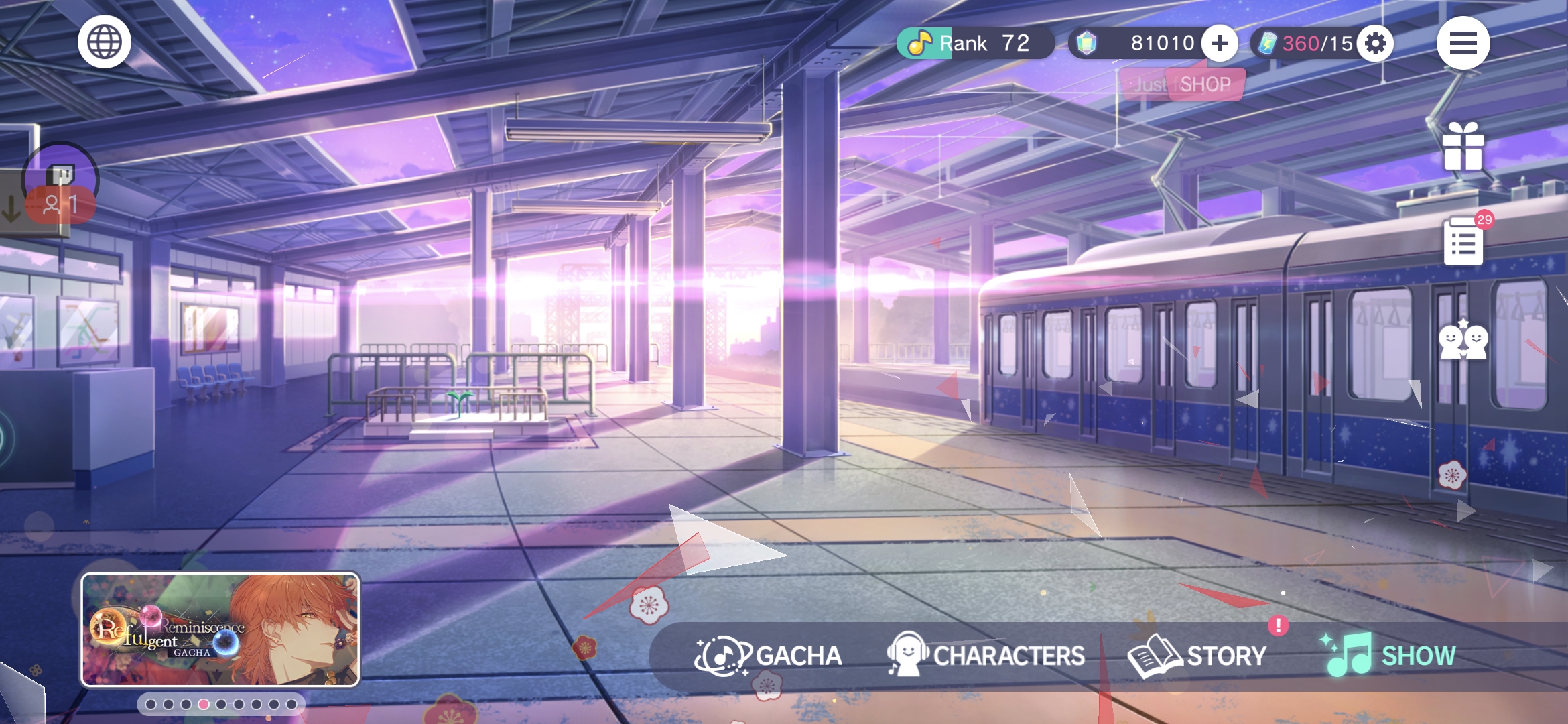Visit the pink SHOP banner
Screen dimensions: 1568x724
pyautogui.click(x=1204, y=84)
